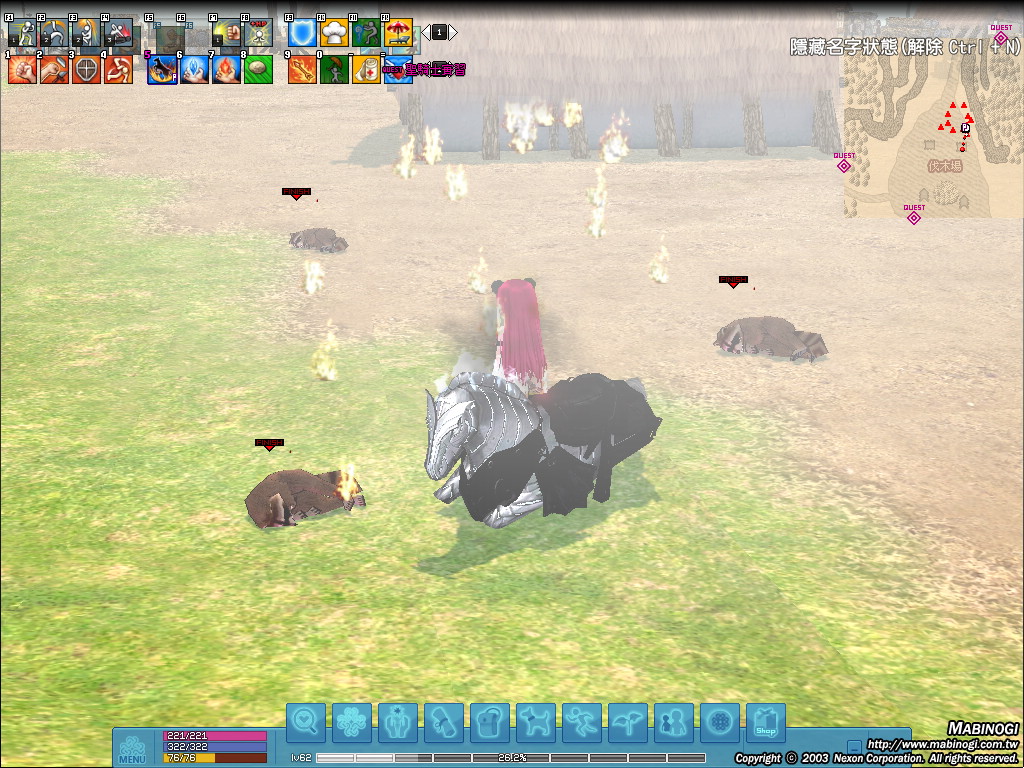Activate the blue shield F9 skill

[x=302, y=33]
